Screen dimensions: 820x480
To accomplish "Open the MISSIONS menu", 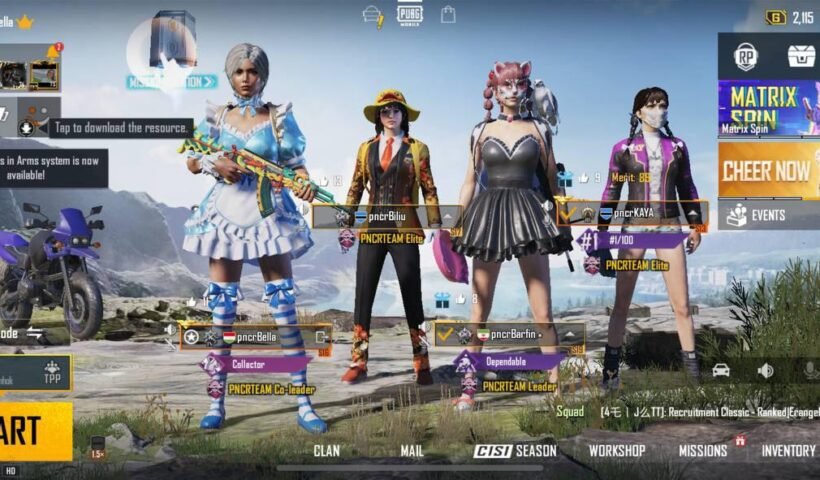I will [x=703, y=451].
